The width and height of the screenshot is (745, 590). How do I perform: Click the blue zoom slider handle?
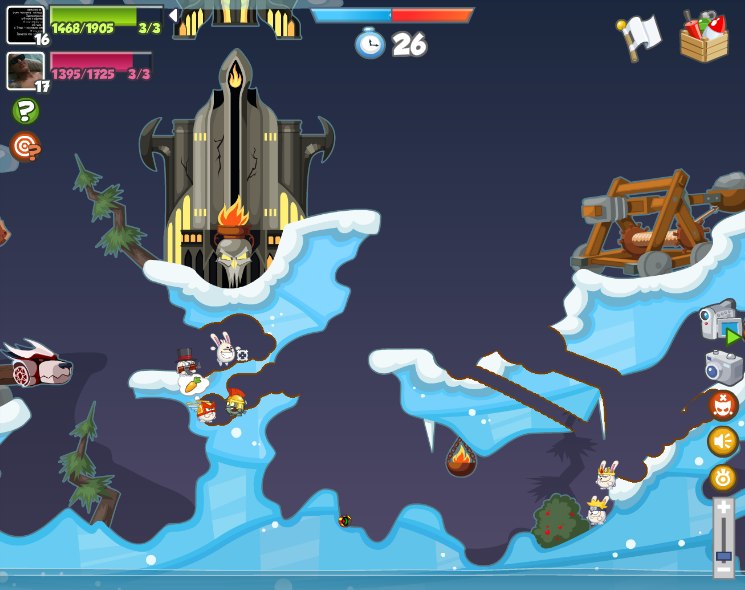pyautogui.click(x=723, y=555)
